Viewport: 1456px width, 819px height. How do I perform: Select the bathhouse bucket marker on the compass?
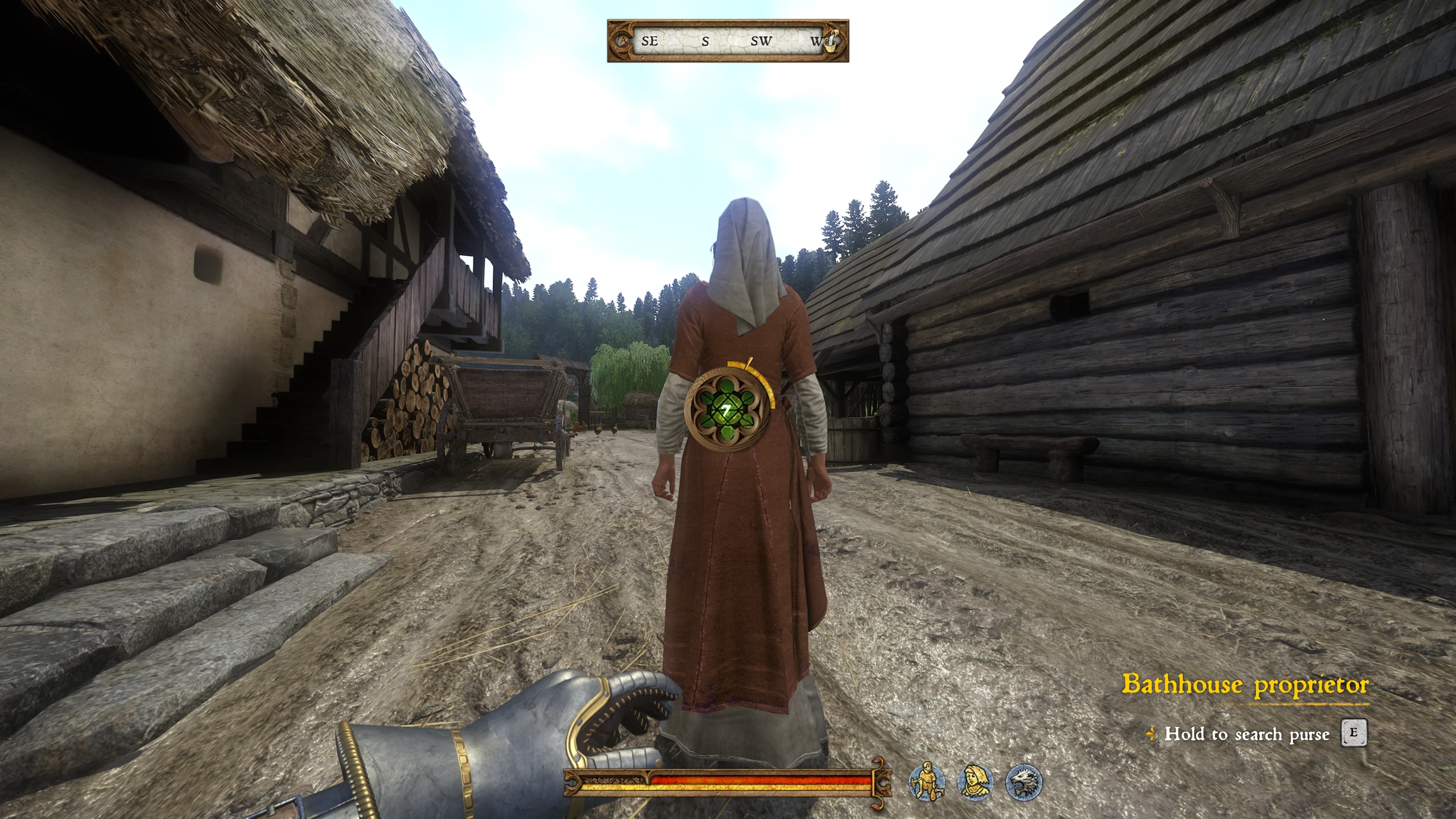coord(831,41)
